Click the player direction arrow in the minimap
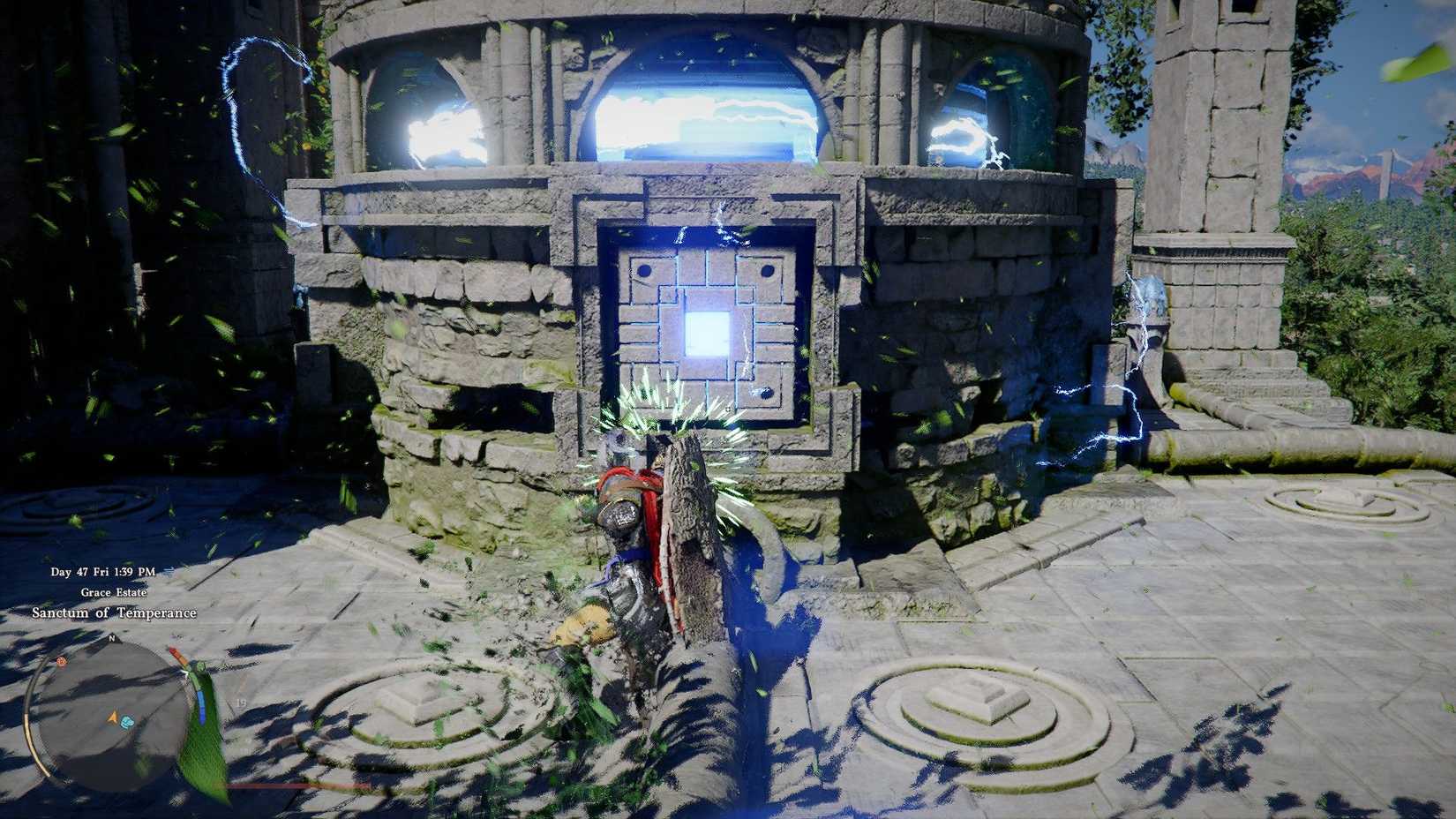This screenshot has height=819, width=1456. pos(112,716)
